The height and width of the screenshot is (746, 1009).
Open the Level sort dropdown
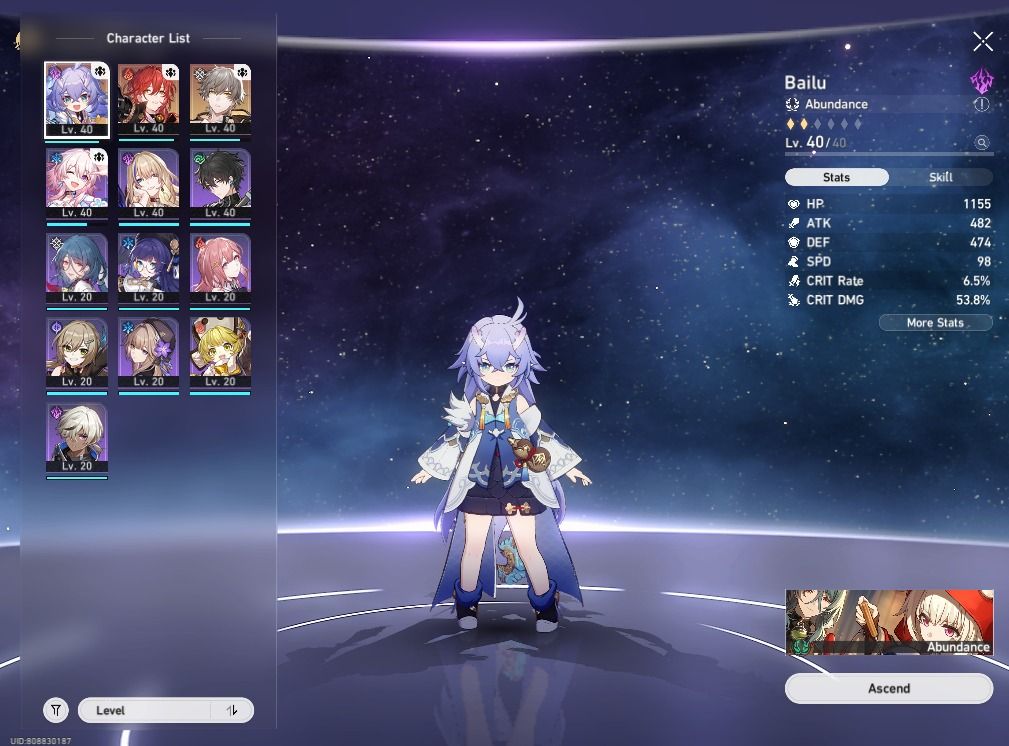[x=165, y=710]
